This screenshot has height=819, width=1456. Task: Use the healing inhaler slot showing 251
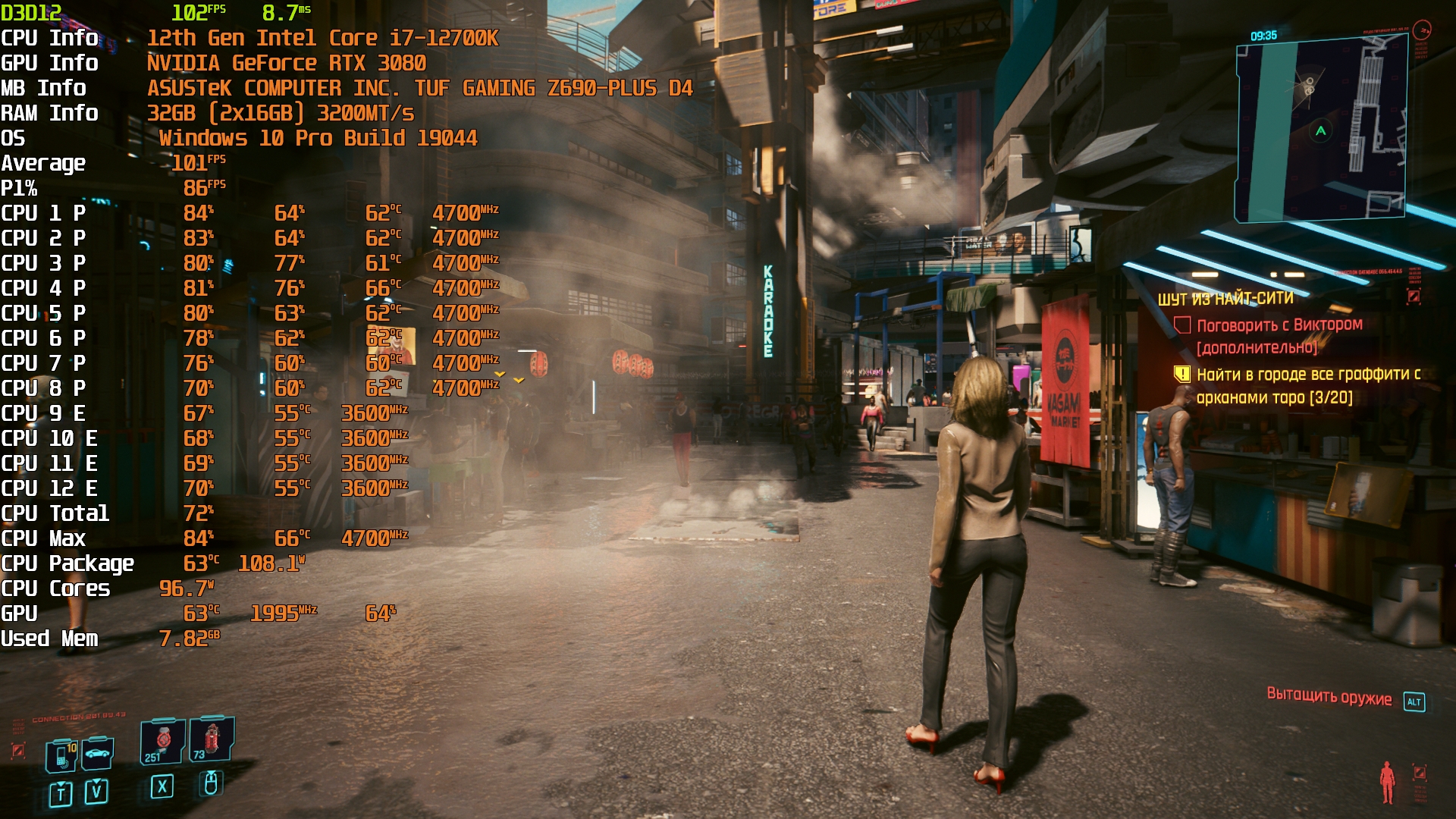click(162, 741)
